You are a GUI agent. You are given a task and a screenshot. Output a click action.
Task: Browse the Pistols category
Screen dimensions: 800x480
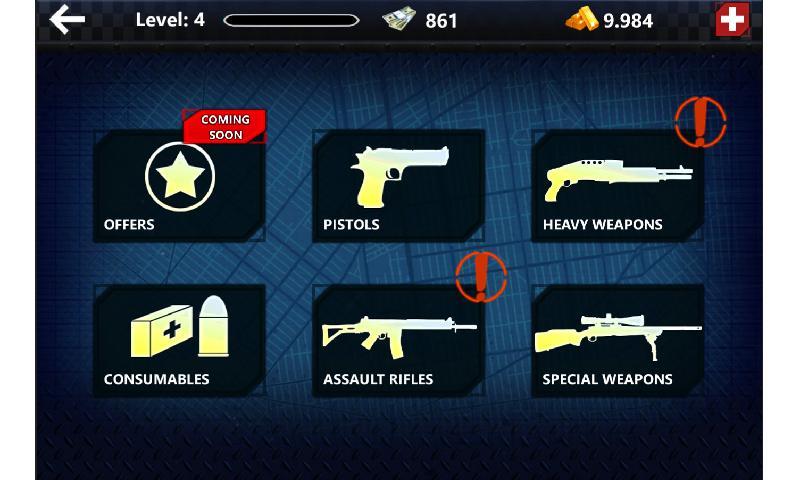point(398,185)
